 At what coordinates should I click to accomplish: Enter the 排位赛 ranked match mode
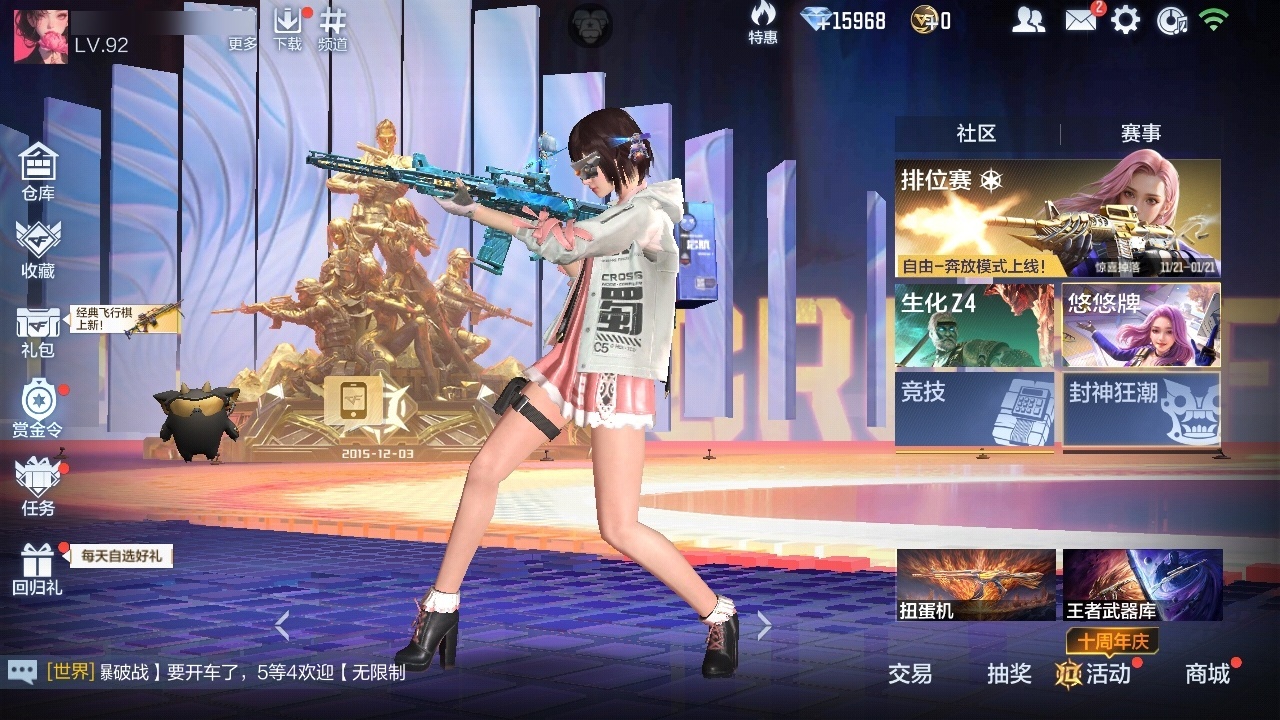(1057, 218)
